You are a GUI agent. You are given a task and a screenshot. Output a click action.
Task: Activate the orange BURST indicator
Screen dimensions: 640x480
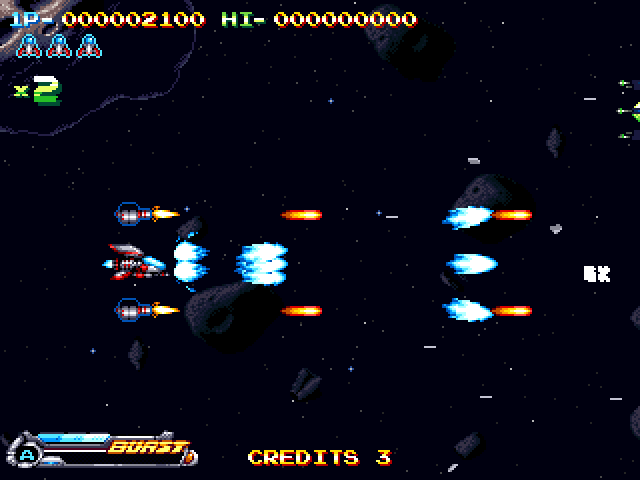point(148,447)
